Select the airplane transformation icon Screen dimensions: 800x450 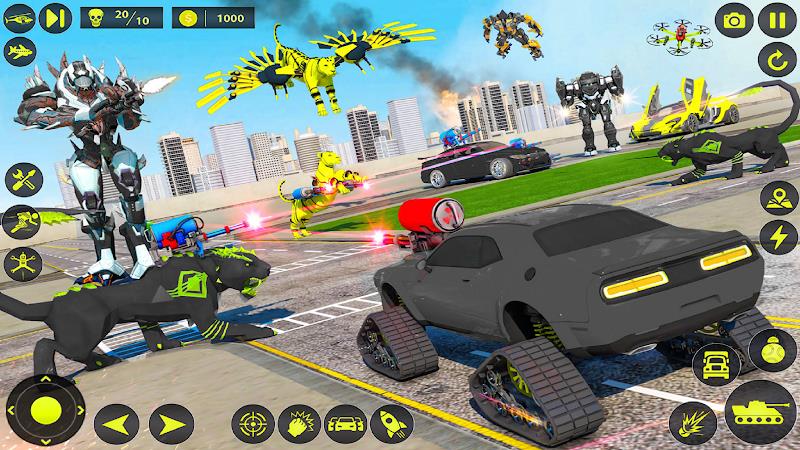(x=20, y=52)
